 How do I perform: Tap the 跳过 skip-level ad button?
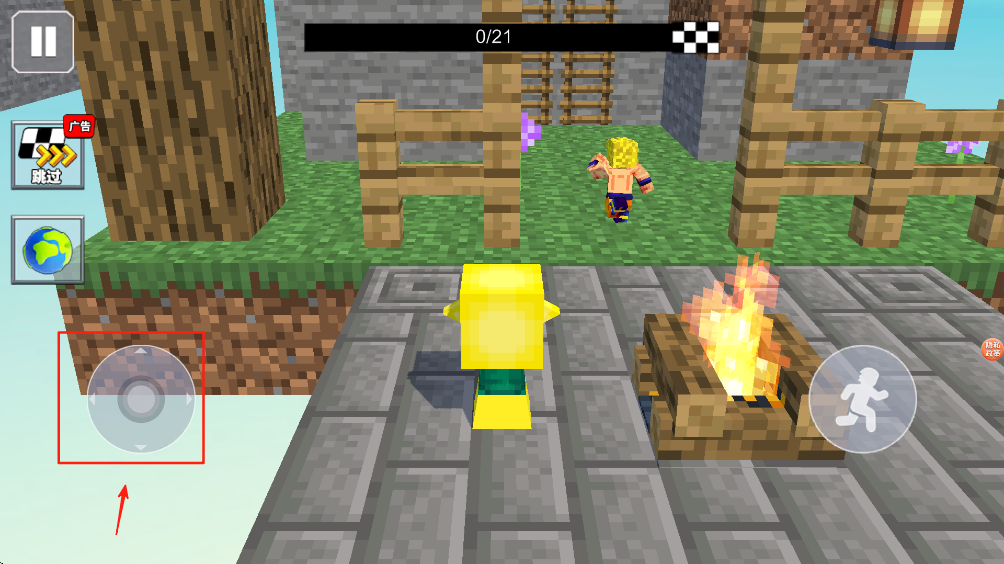pyautogui.click(x=47, y=156)
